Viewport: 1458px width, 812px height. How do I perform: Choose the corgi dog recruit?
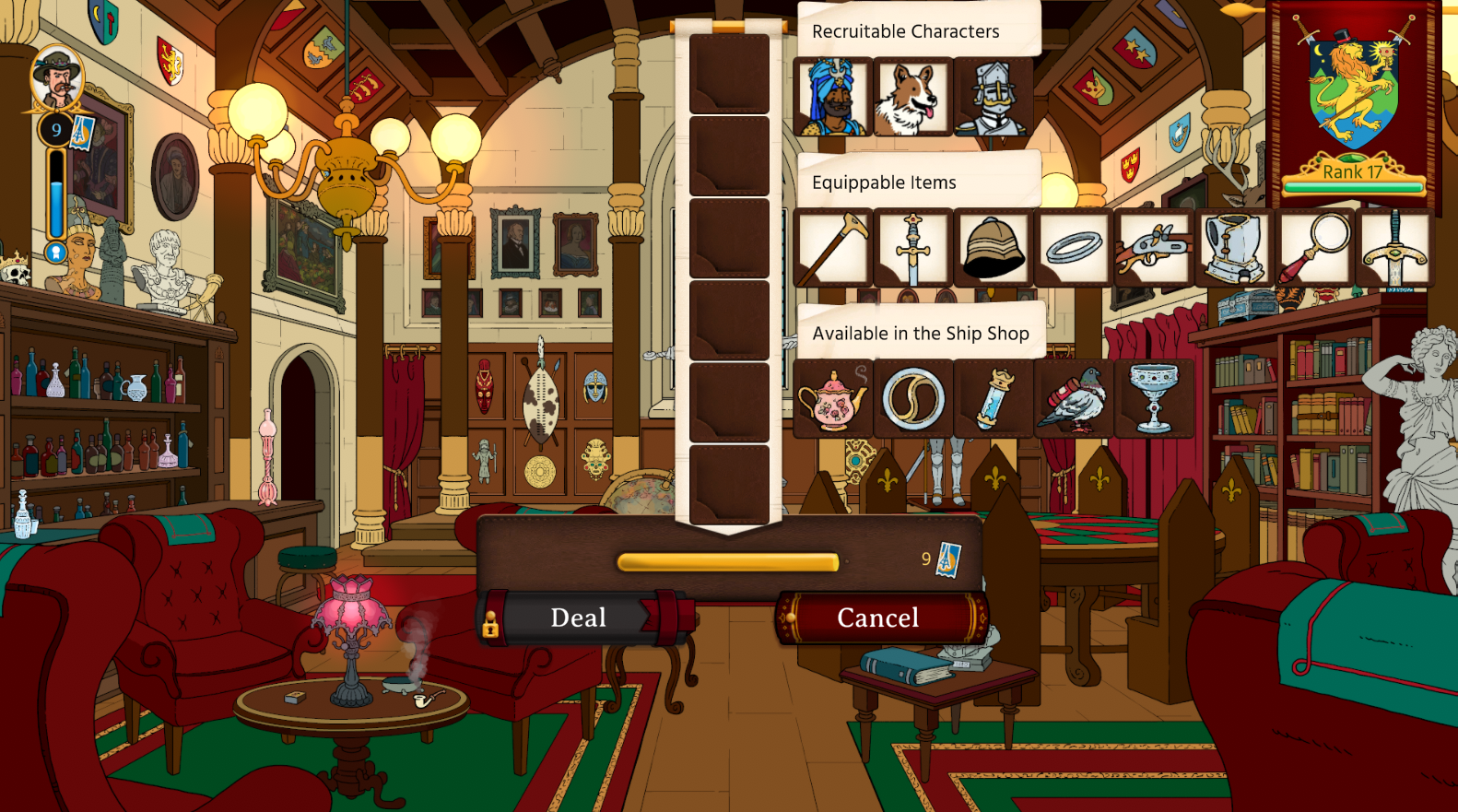[x=912, y=97]
